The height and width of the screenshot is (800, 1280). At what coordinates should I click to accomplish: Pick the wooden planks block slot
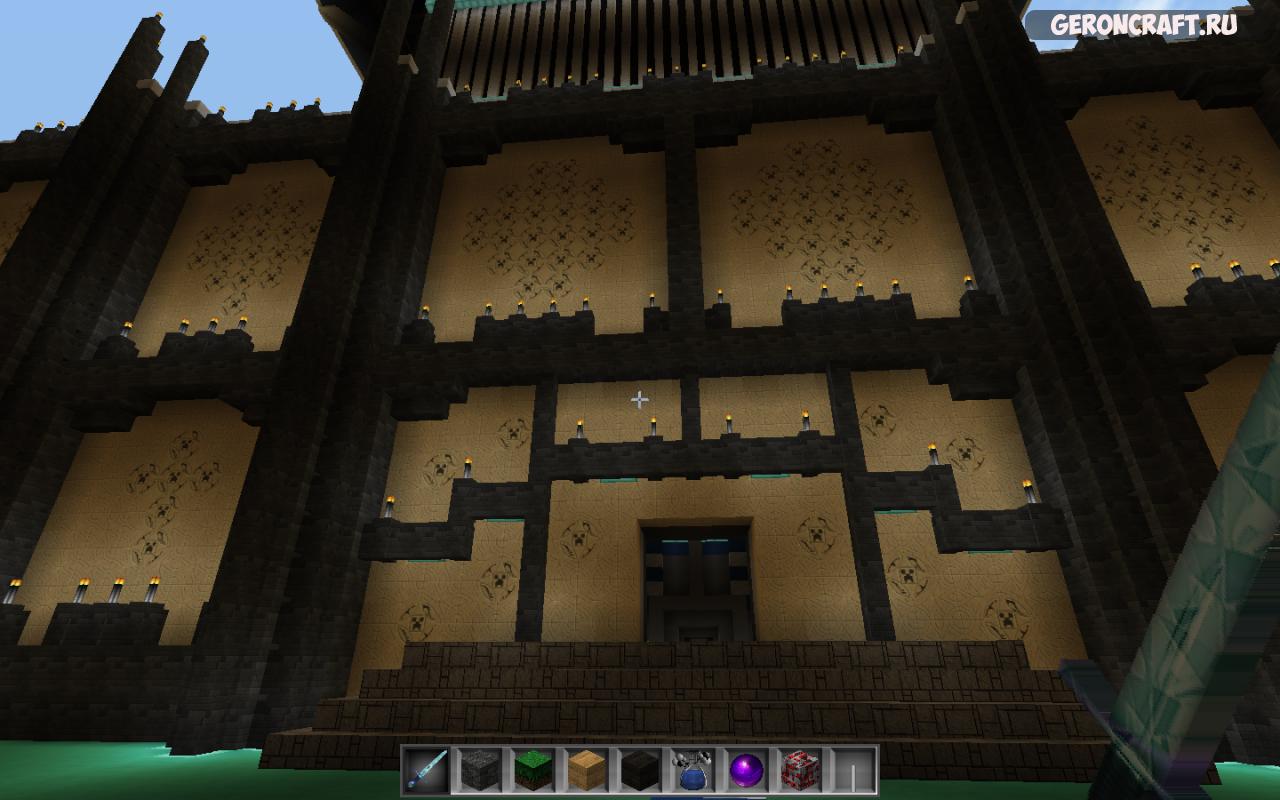point(587,770)
